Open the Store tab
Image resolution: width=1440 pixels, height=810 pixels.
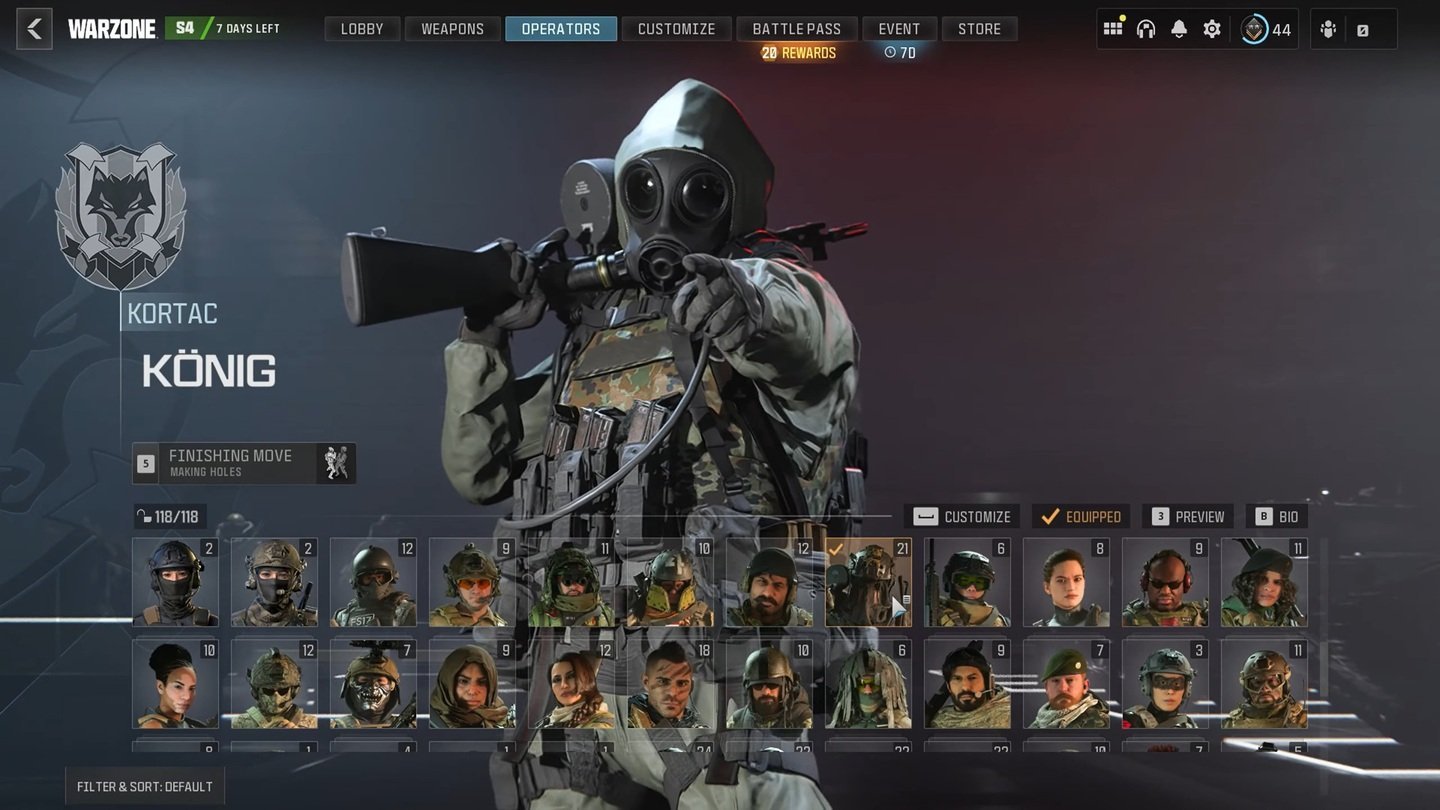[979, 29]
